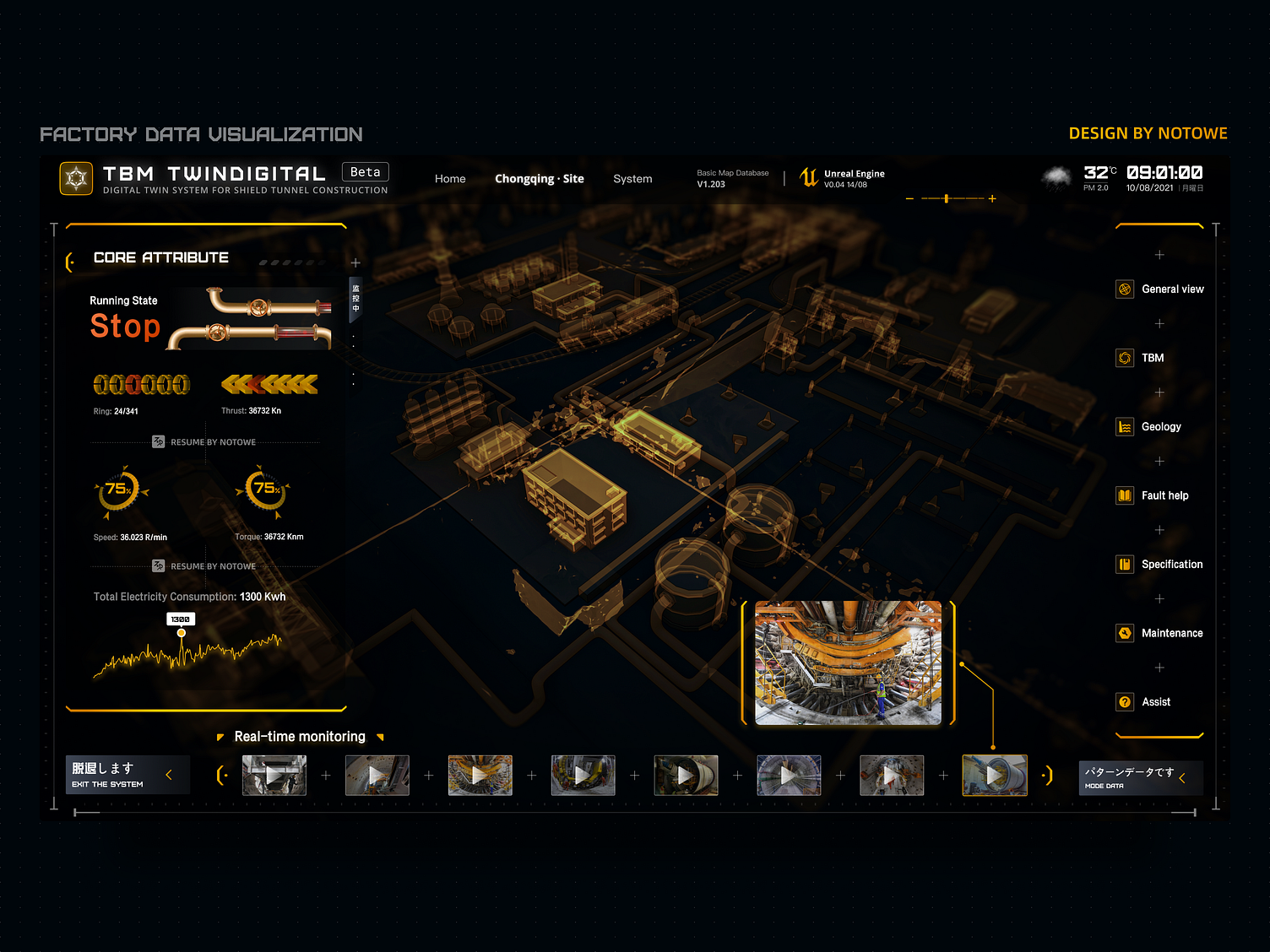Open the Maintenance section
1270x952 pixels.
pyautogui.click(x=1159, y=633)
